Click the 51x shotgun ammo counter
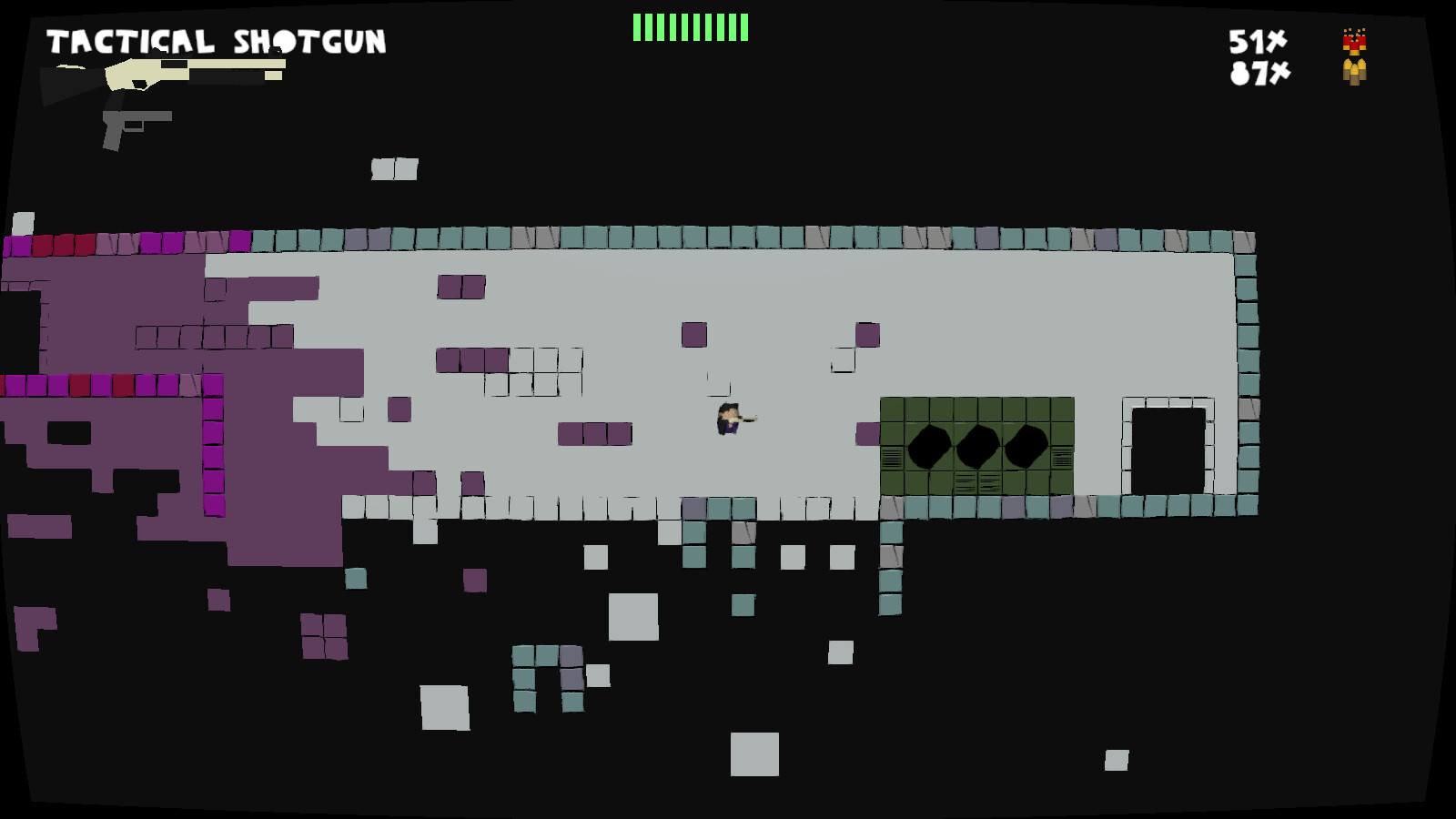The width and height of the screenshot is (1456, 819). coord(1257,43)
